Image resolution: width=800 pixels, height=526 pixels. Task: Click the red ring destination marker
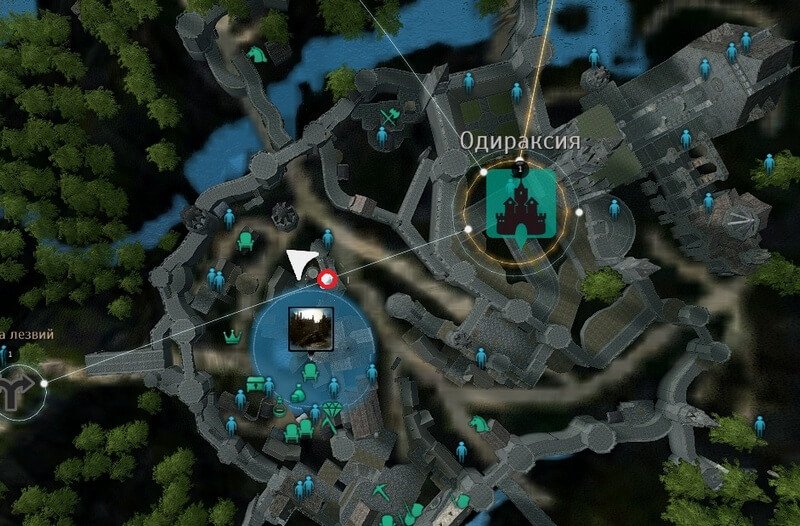(x=326, y=279)
